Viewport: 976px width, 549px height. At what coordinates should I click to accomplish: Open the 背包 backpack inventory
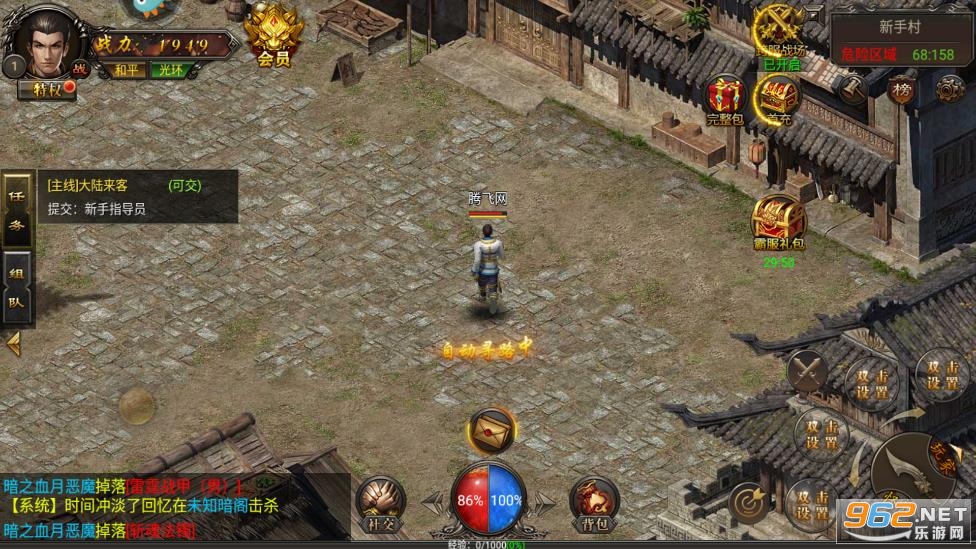click(x=594, y=499)
